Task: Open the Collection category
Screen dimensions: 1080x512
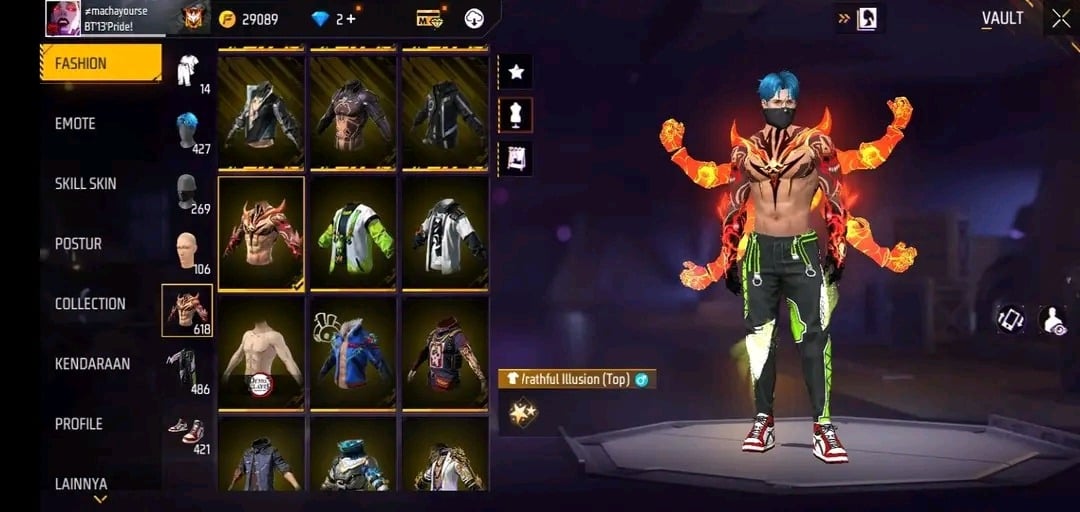Action: pyautogui.click(x=90, y=303)
